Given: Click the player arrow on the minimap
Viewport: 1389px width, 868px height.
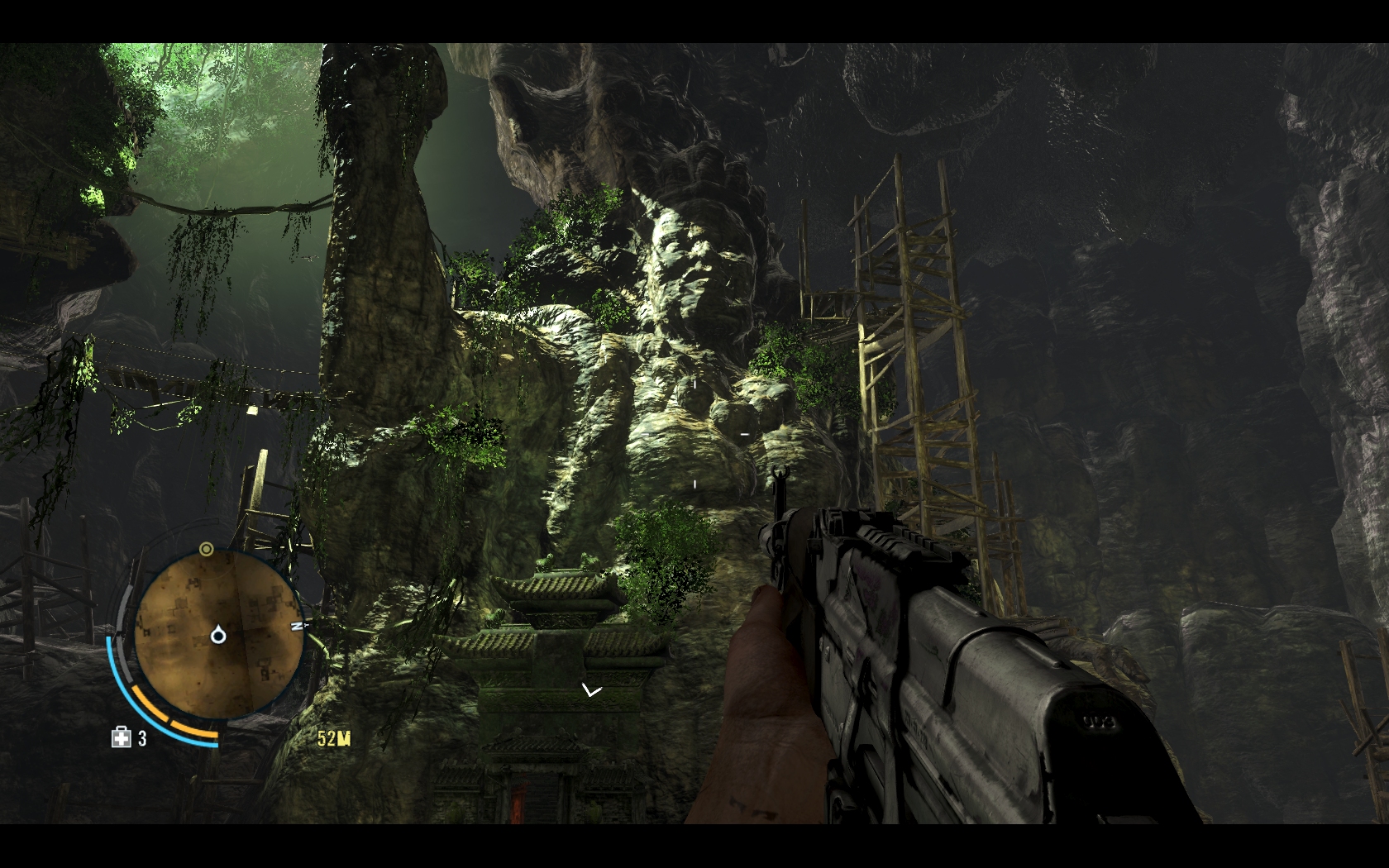Looking at the screenshot, I should (218, 635).
